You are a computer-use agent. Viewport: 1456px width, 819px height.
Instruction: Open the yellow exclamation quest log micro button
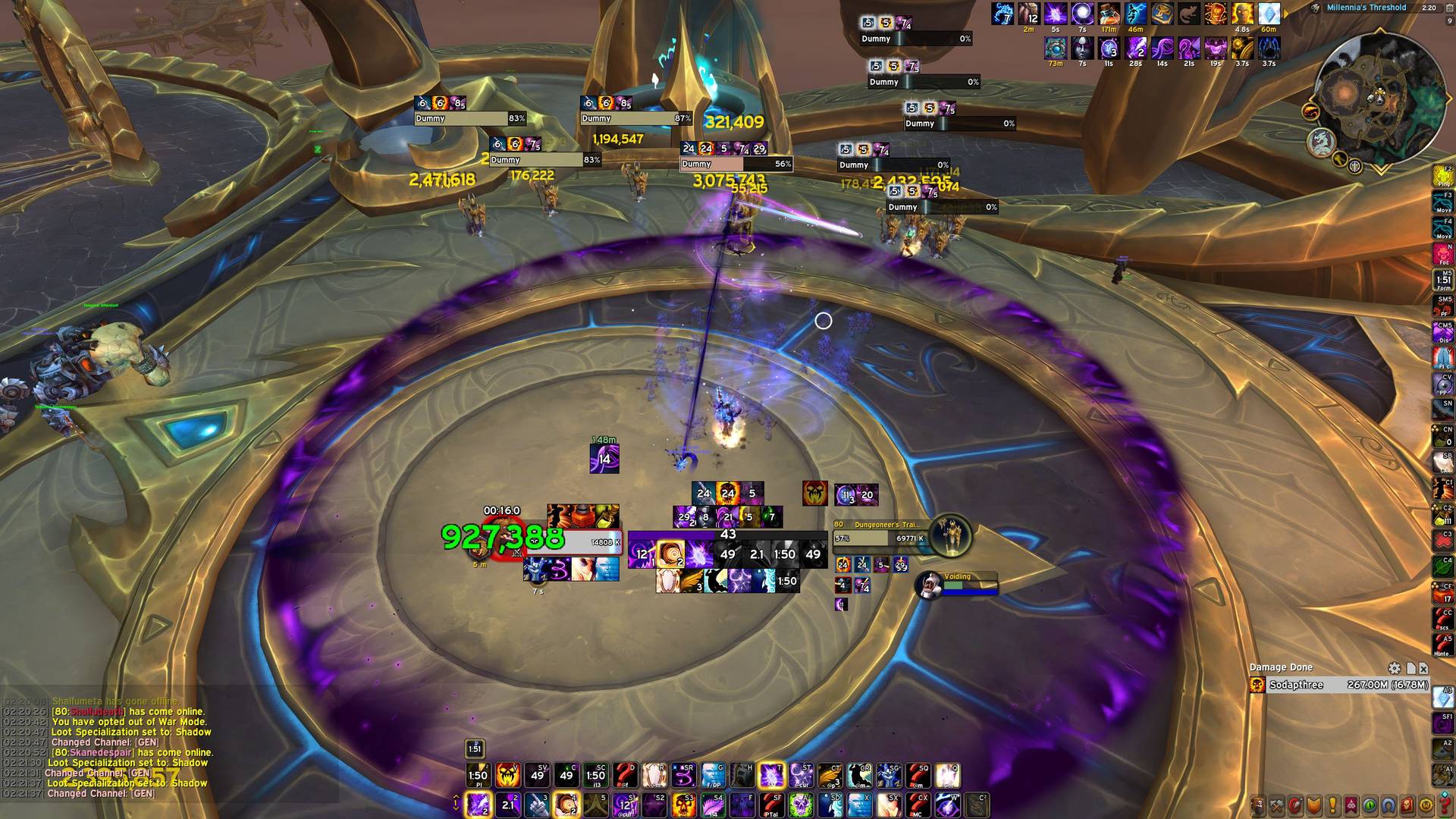point(1332,805)
